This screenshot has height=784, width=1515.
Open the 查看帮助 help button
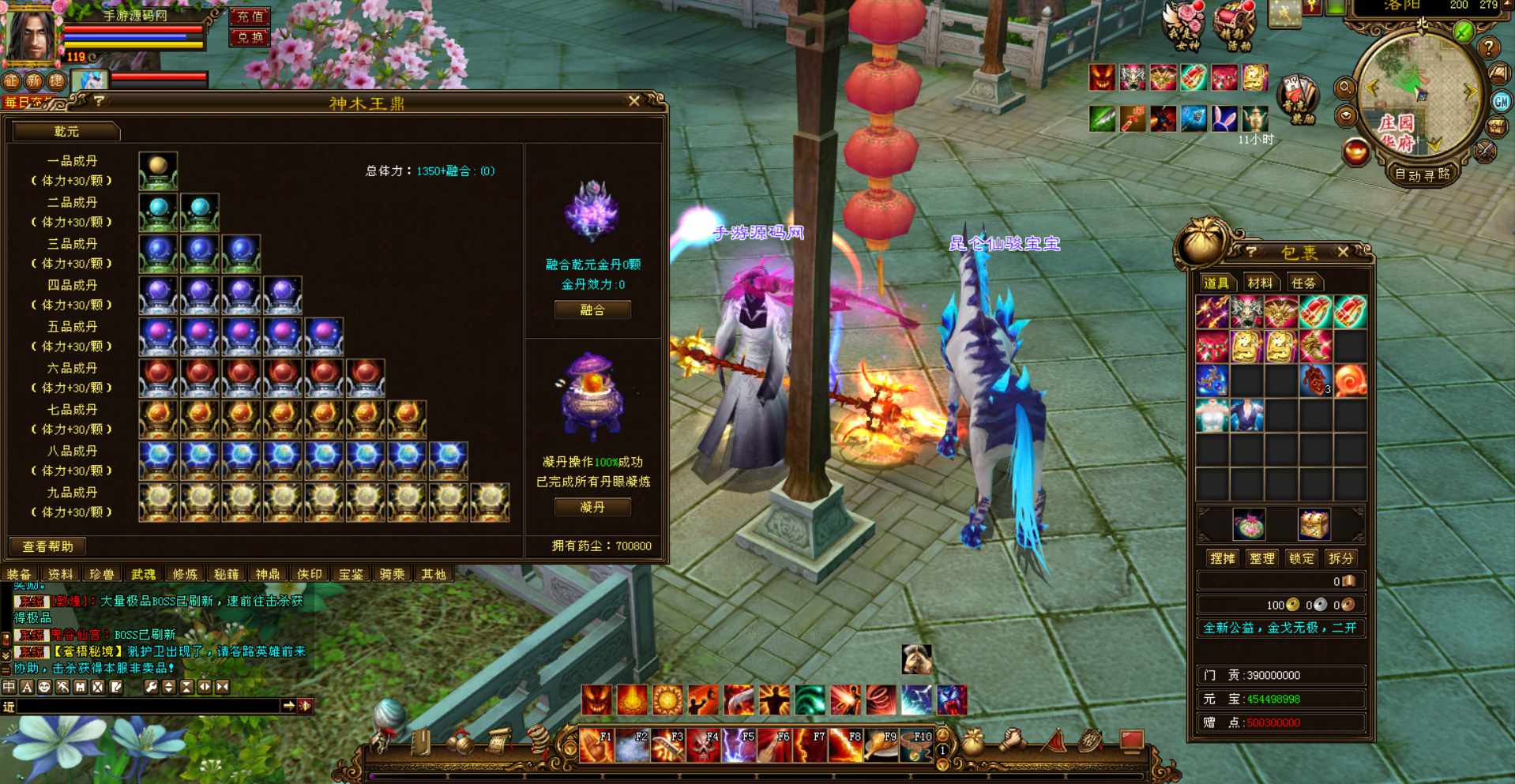click(x=47, y=546)
